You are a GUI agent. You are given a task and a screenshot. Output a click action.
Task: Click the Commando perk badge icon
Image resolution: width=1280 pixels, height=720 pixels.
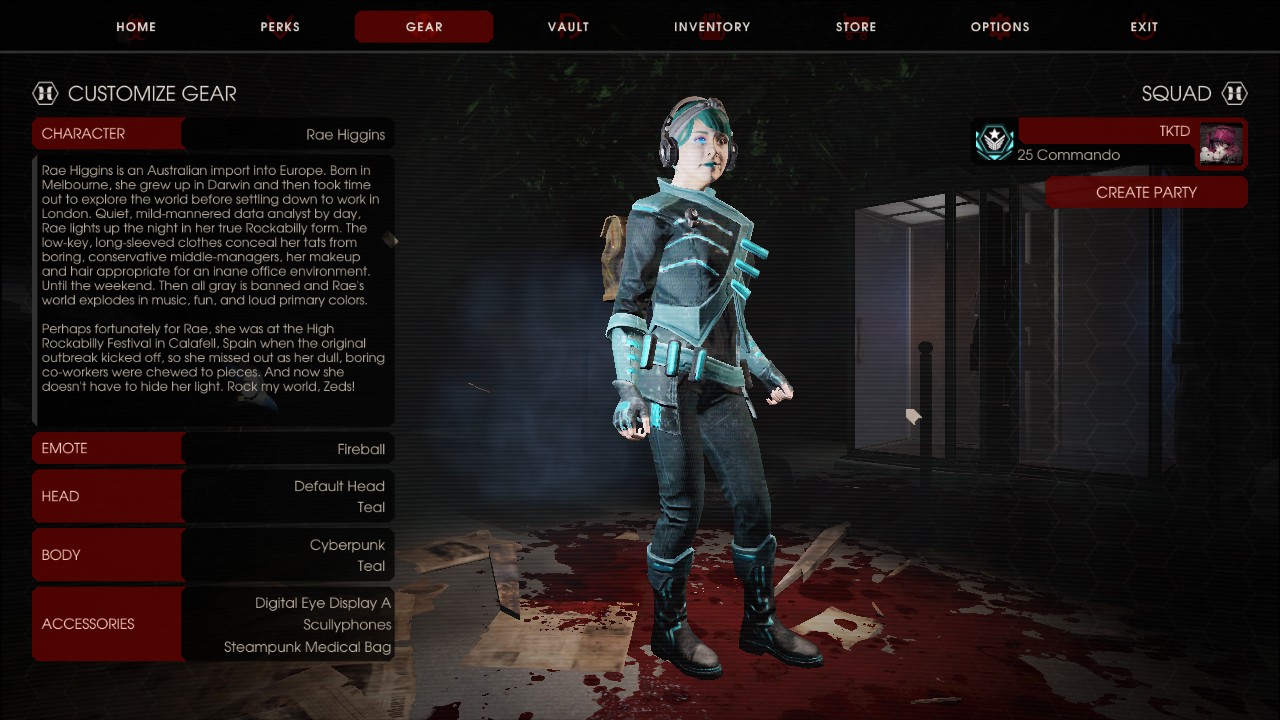pyautogui.click(x=995, y=143)
